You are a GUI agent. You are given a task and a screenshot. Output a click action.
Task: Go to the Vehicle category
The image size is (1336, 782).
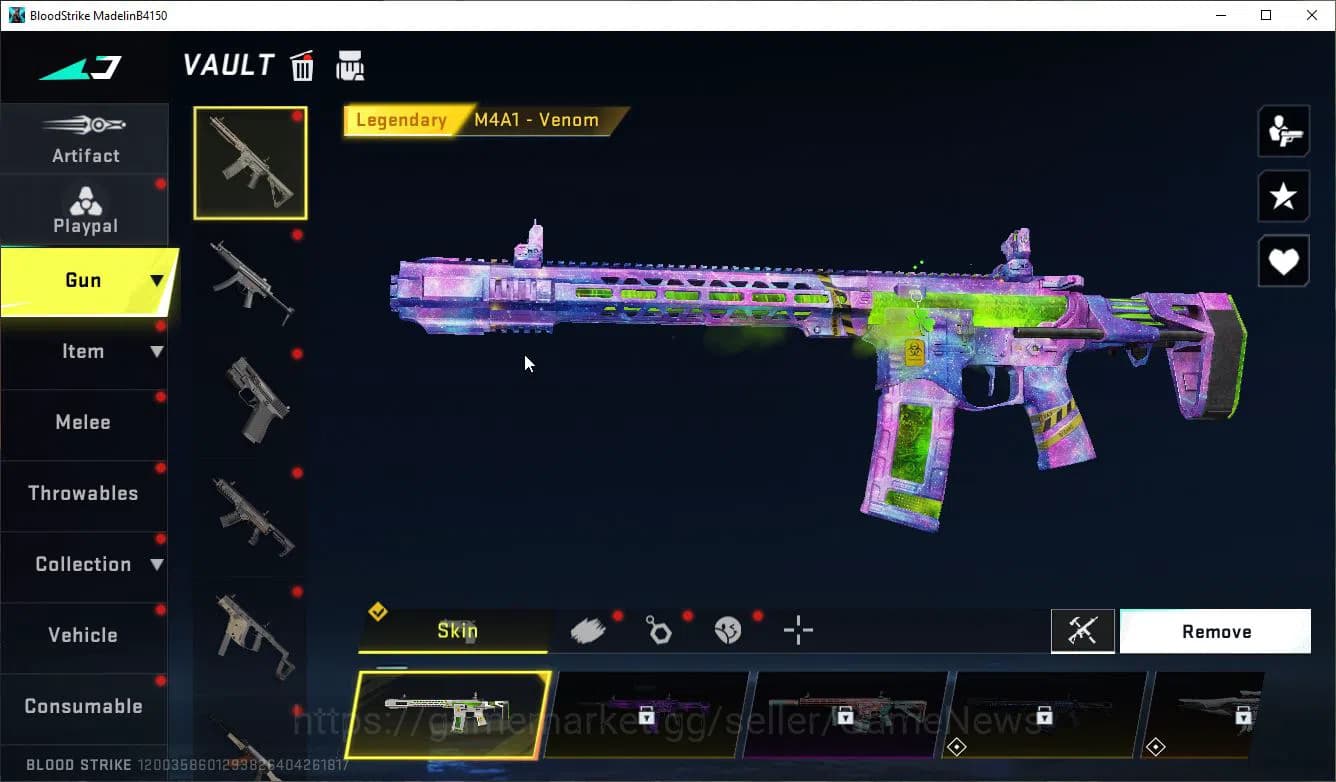coord(84,636)
